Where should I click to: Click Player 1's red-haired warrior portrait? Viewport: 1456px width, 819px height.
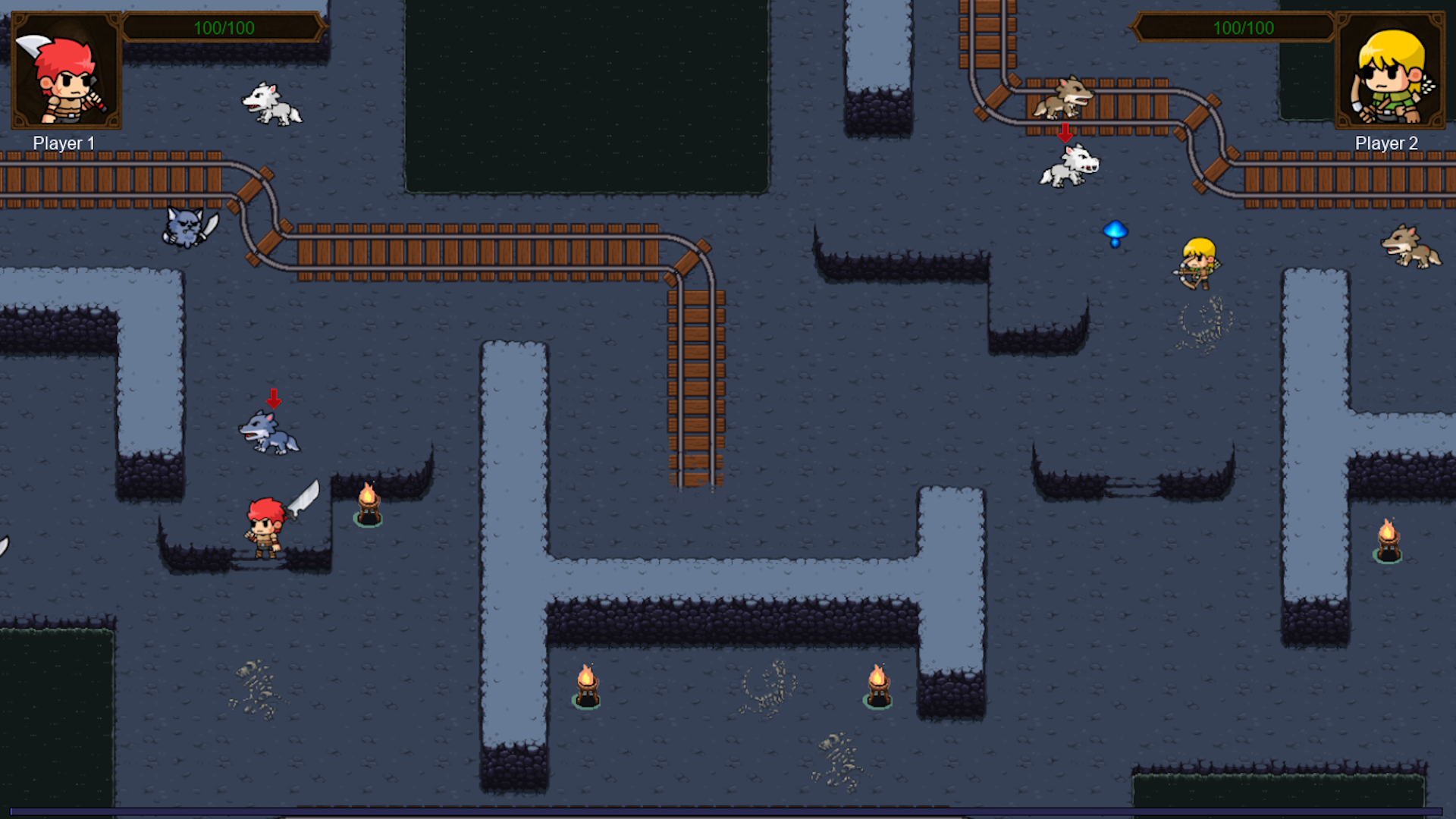(67, 71)
